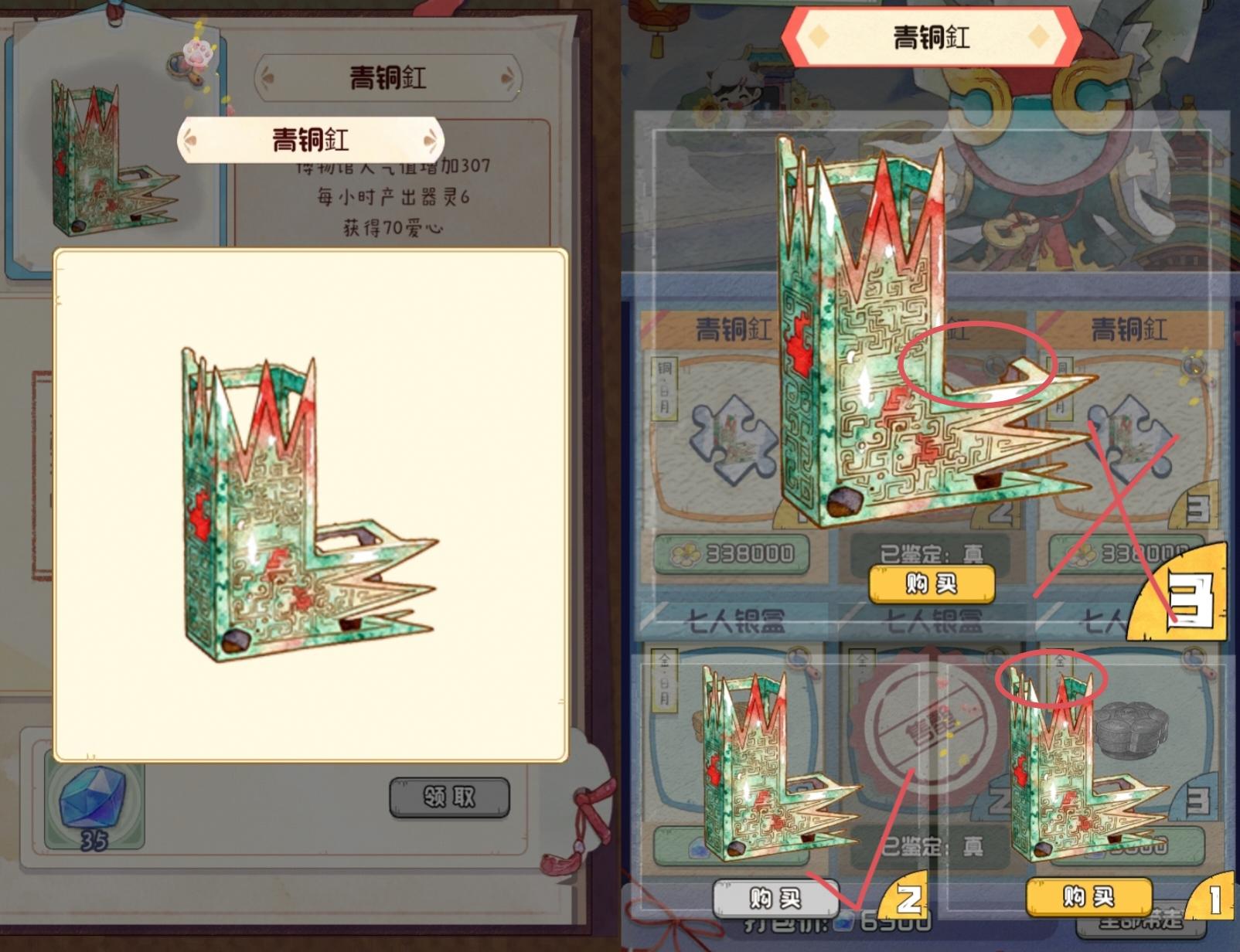Click the magnifier icon on top-left 青铜釭 card

coord(796,365)
